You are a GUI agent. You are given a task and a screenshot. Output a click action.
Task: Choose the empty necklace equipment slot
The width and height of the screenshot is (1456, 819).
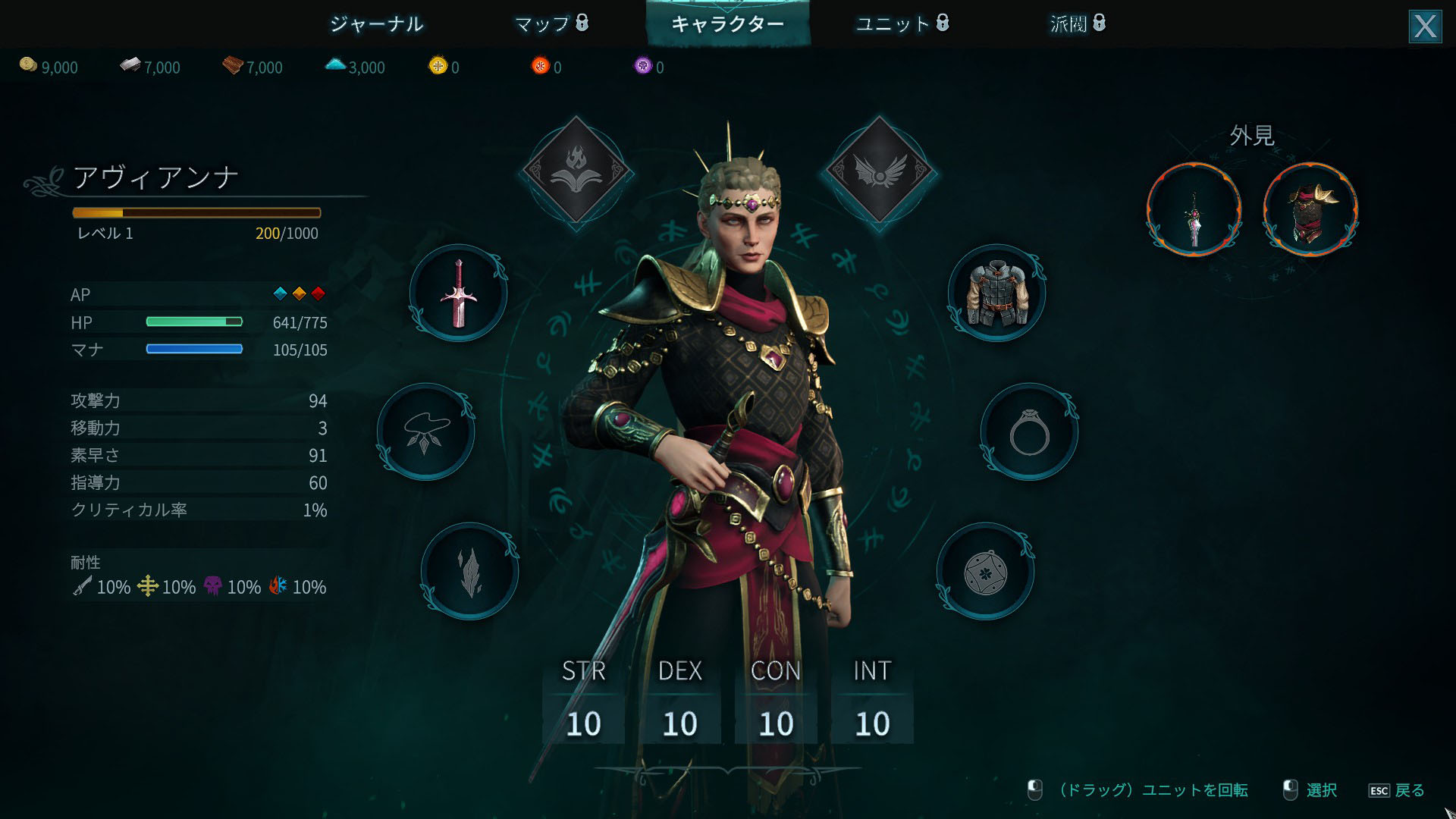pos(425,432)
